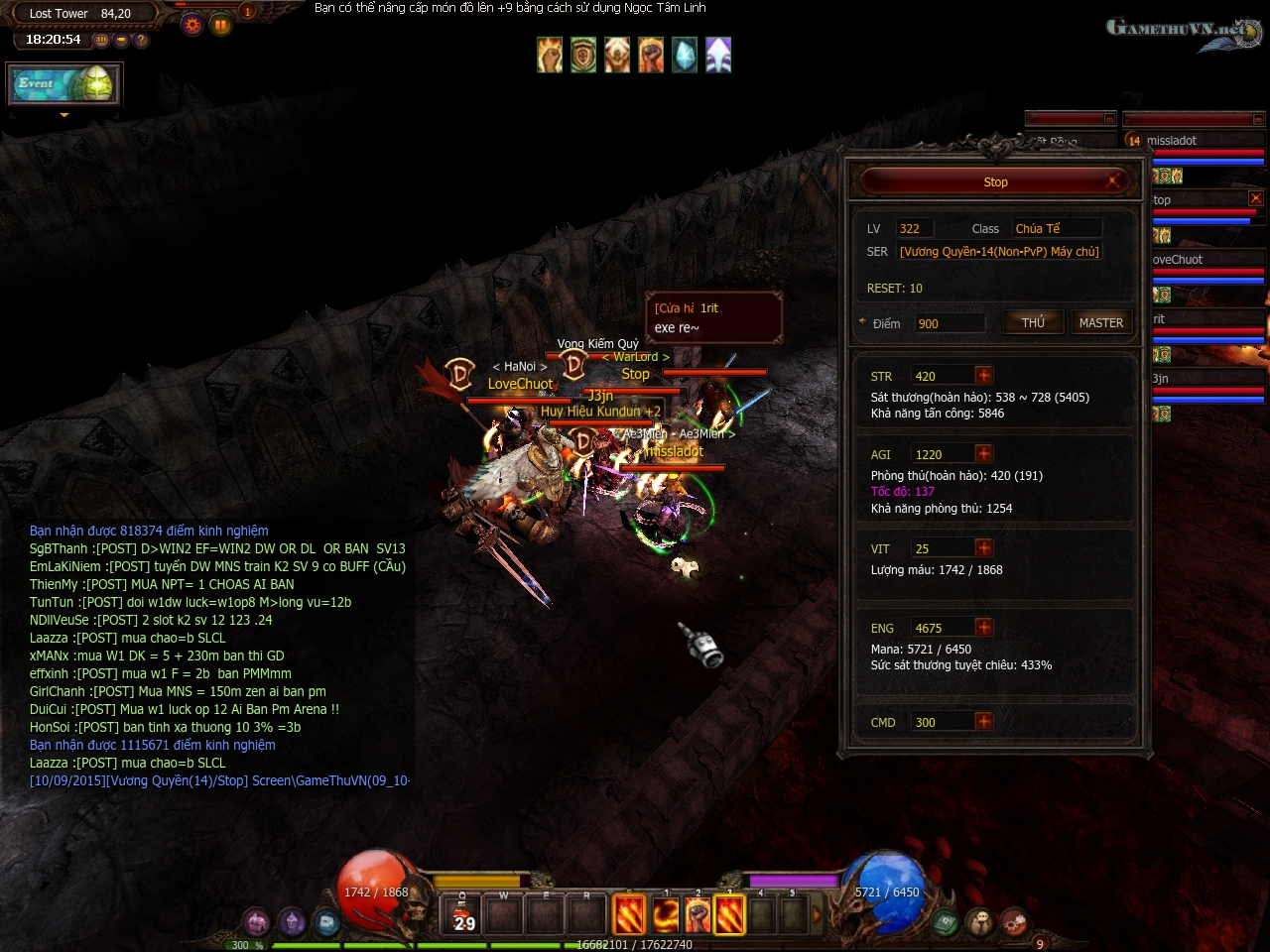
Task: Click the cyan crystal buff icon
Action: pyautogui.click(x=685, y=56)
